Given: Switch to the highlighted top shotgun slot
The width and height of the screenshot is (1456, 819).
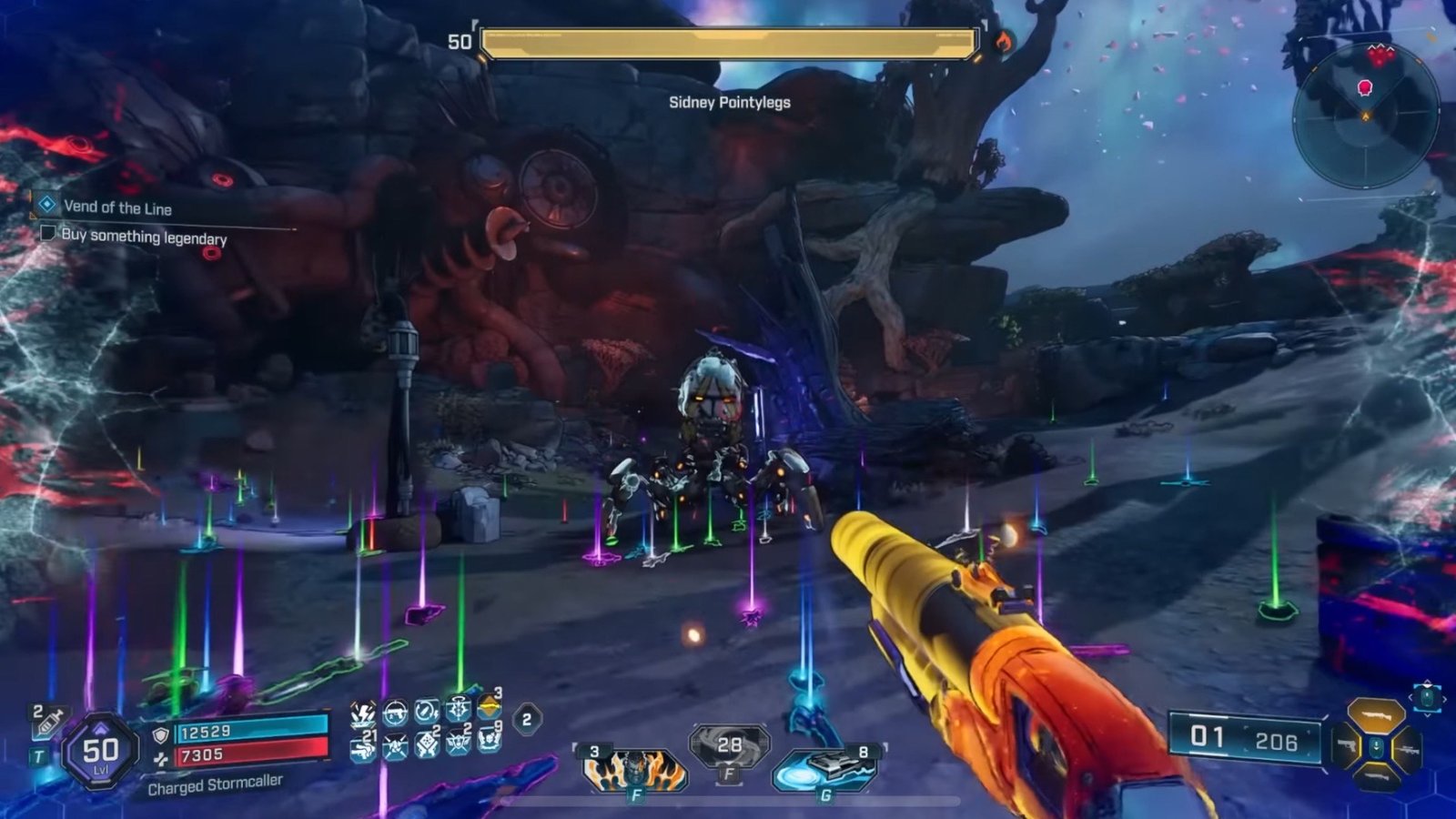Looking at the screenshot, I should pos(1375,715).
